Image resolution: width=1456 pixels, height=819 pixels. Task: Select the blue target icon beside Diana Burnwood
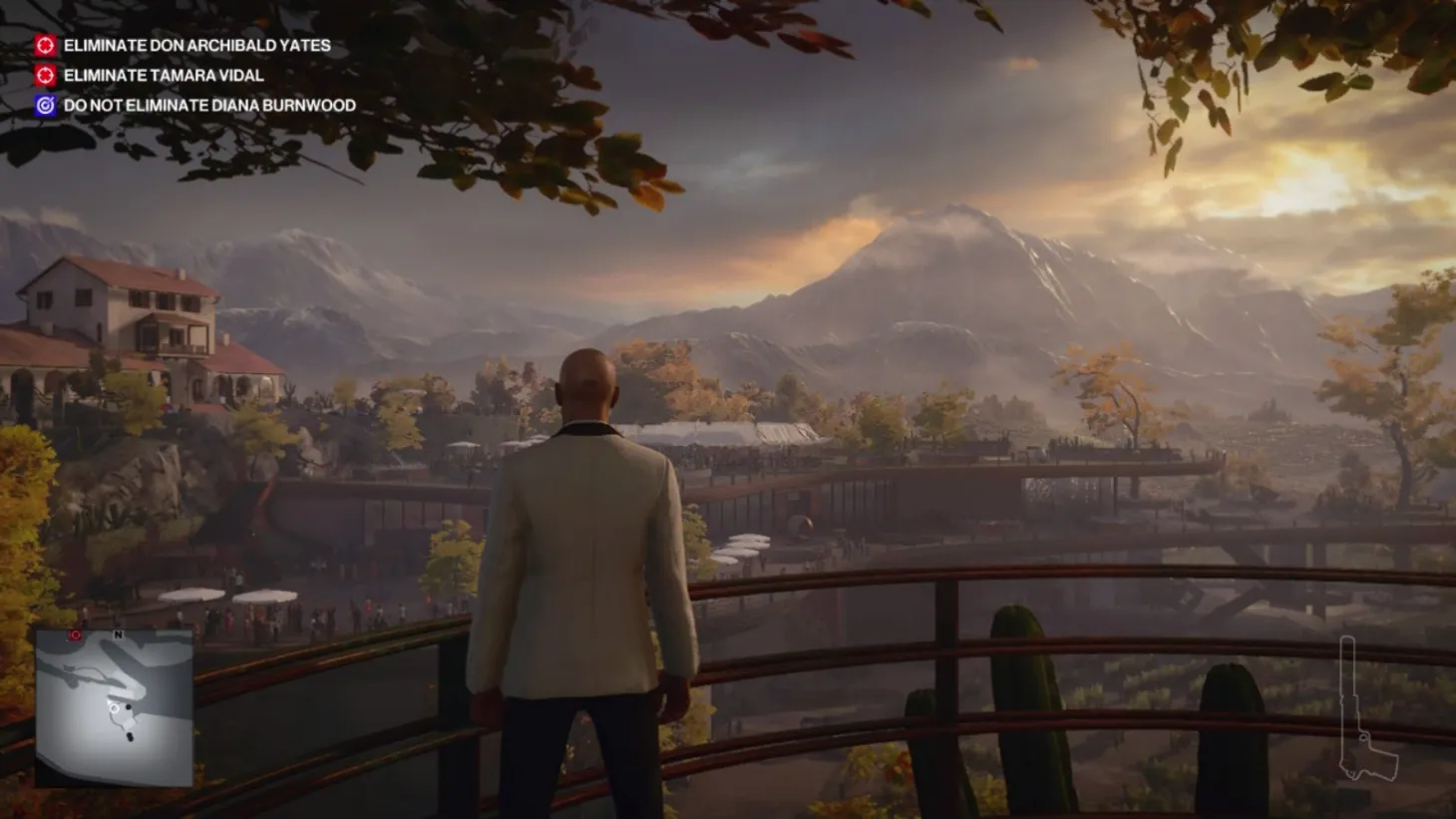(44, 103)
